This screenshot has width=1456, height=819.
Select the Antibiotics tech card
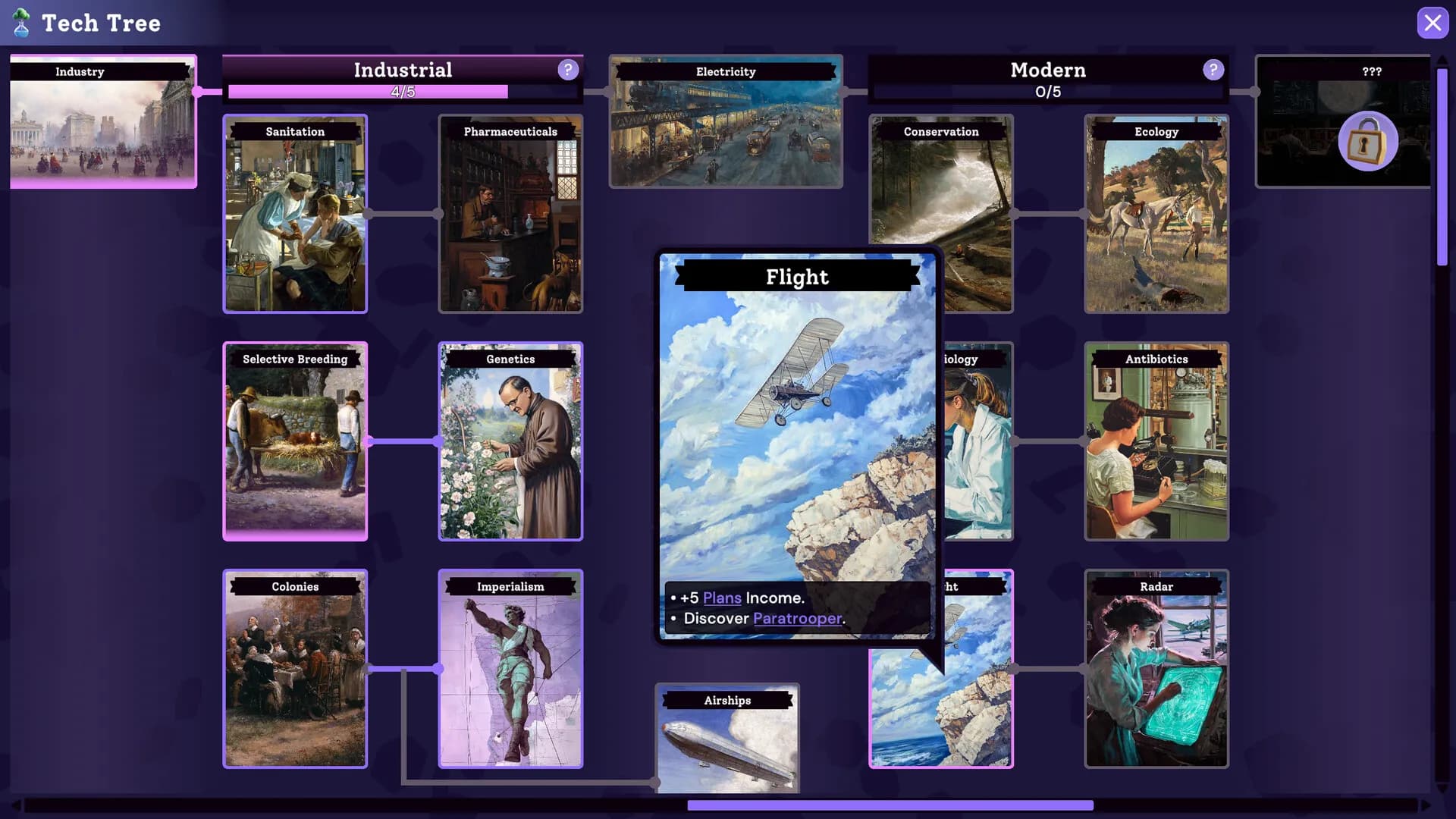[1156, 441]
